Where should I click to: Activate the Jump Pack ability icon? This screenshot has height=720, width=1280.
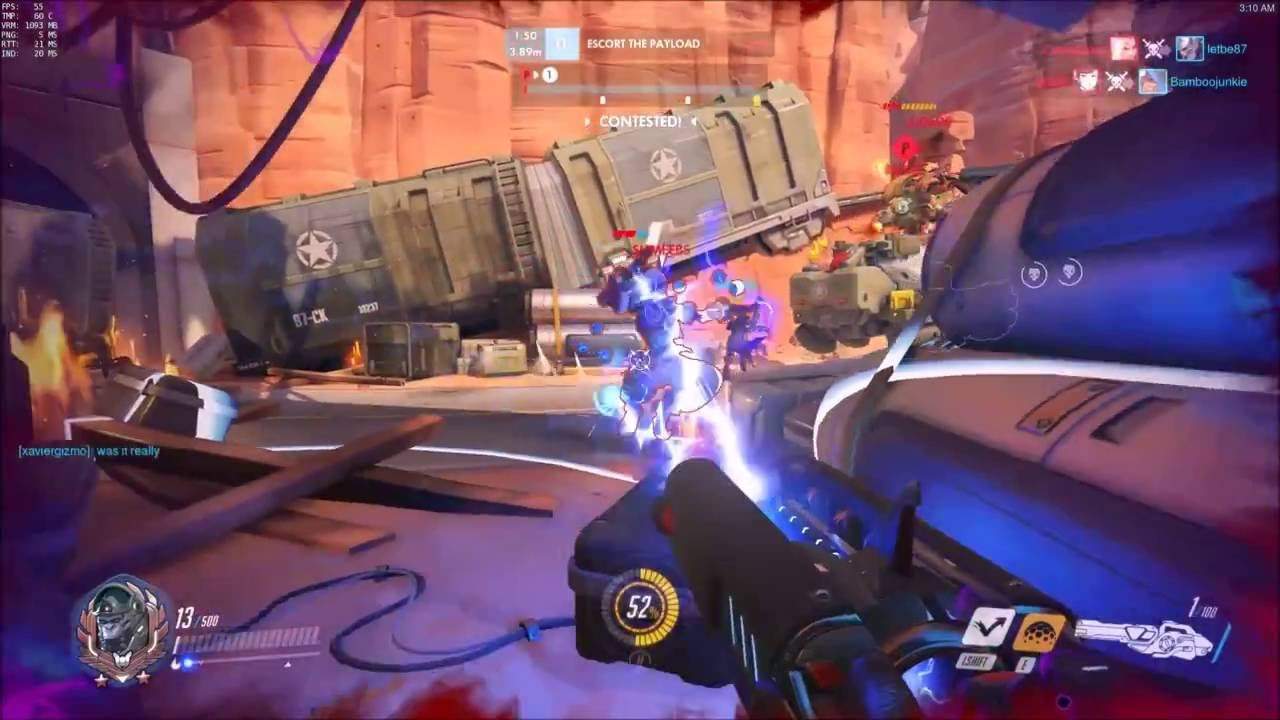[989, 628]
